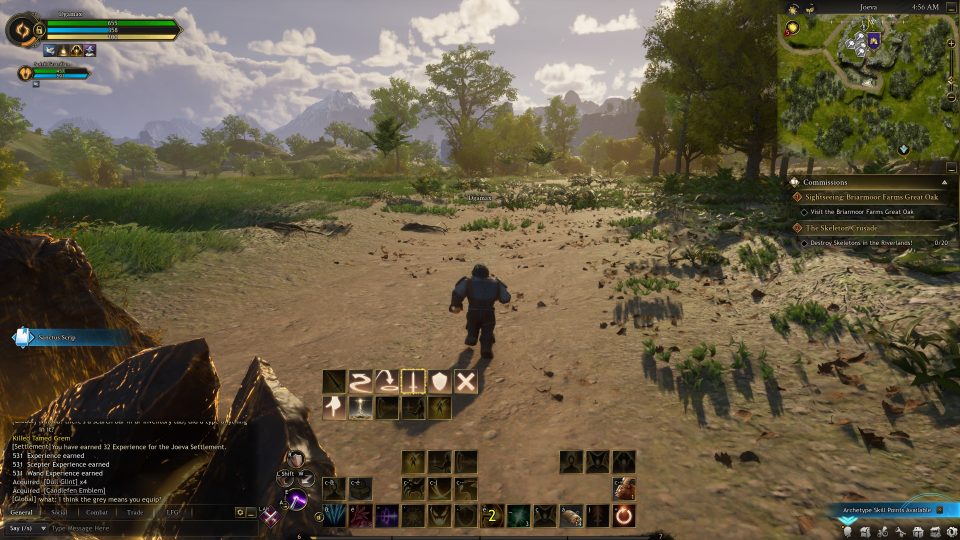Open the chat settings gear
Viewport: 960px width, 540px height.
click(x=240, y=512)
